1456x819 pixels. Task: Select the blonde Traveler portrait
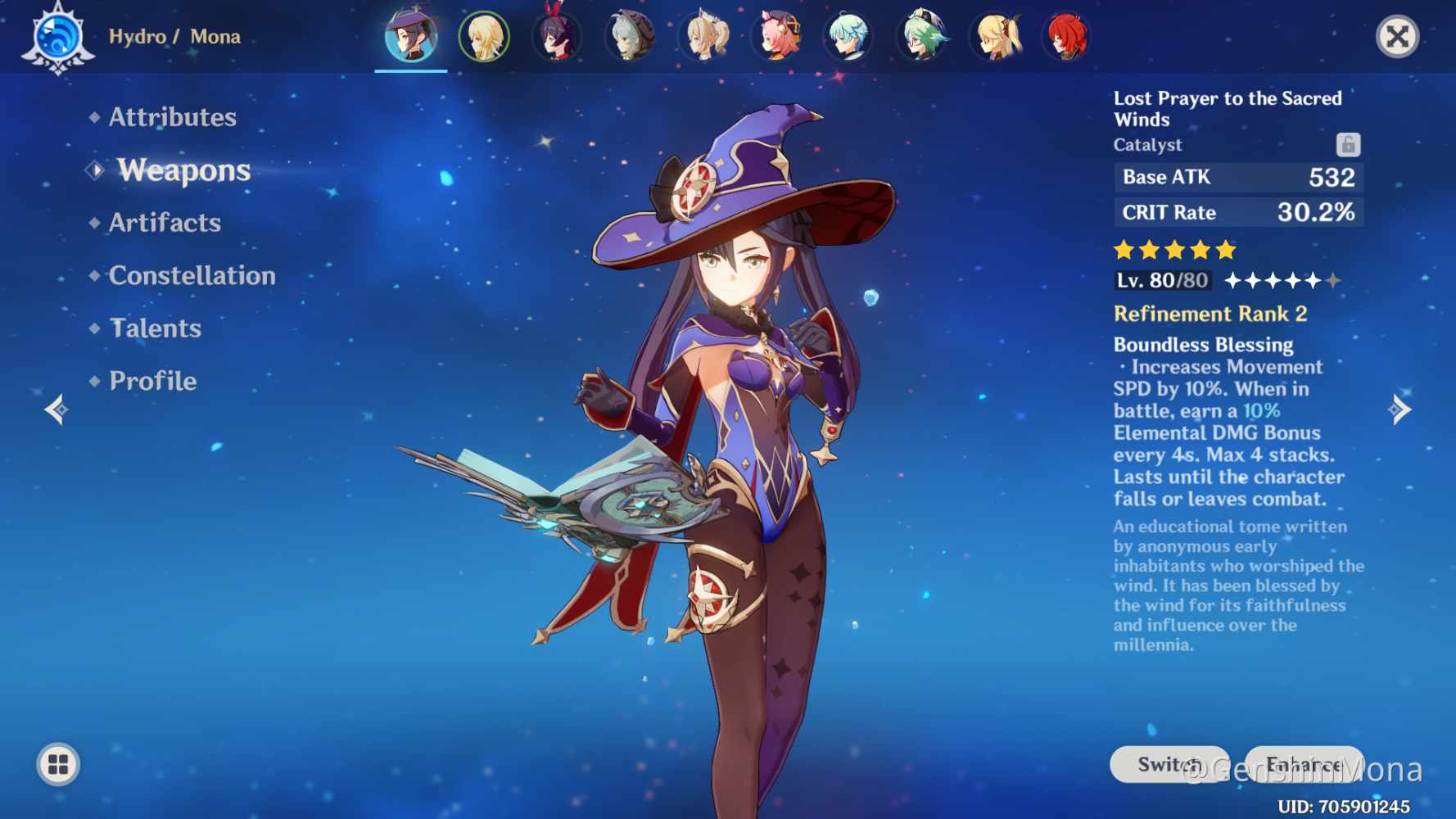point(484,37)
